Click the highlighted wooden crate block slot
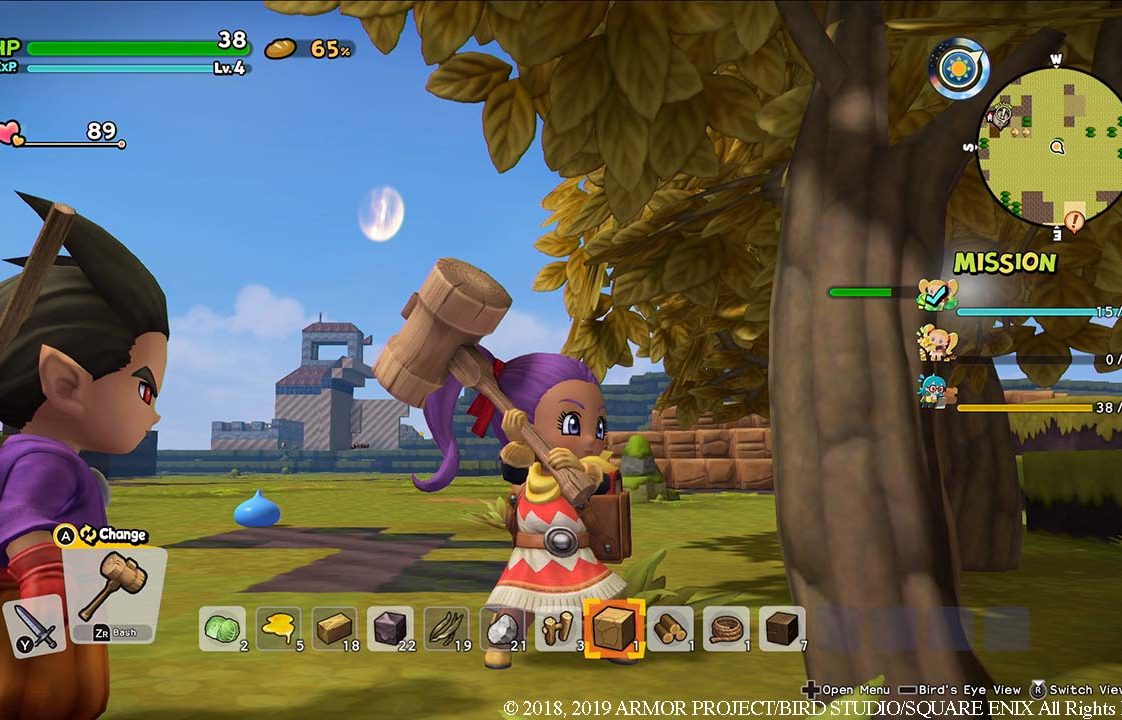 613,629
